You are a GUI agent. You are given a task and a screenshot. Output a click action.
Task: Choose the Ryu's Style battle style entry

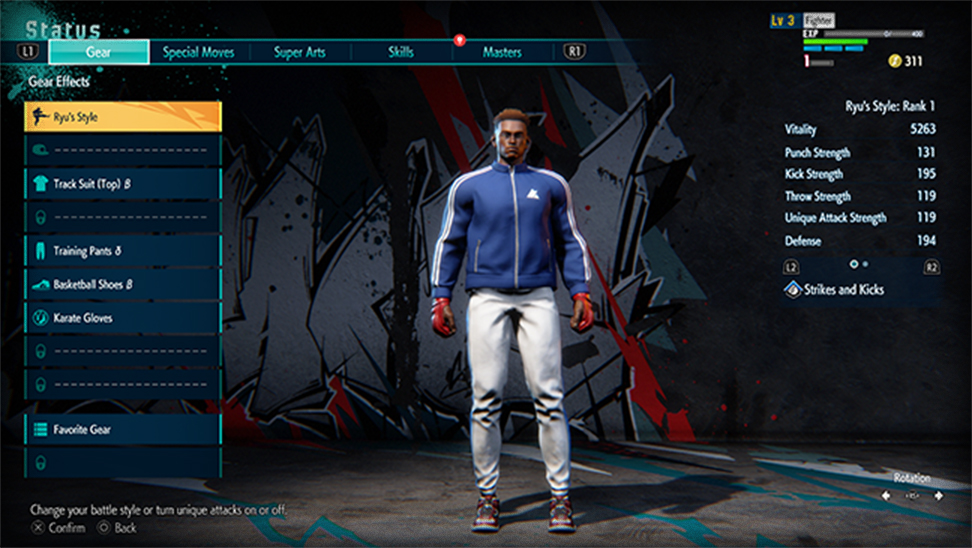point(122,117)
